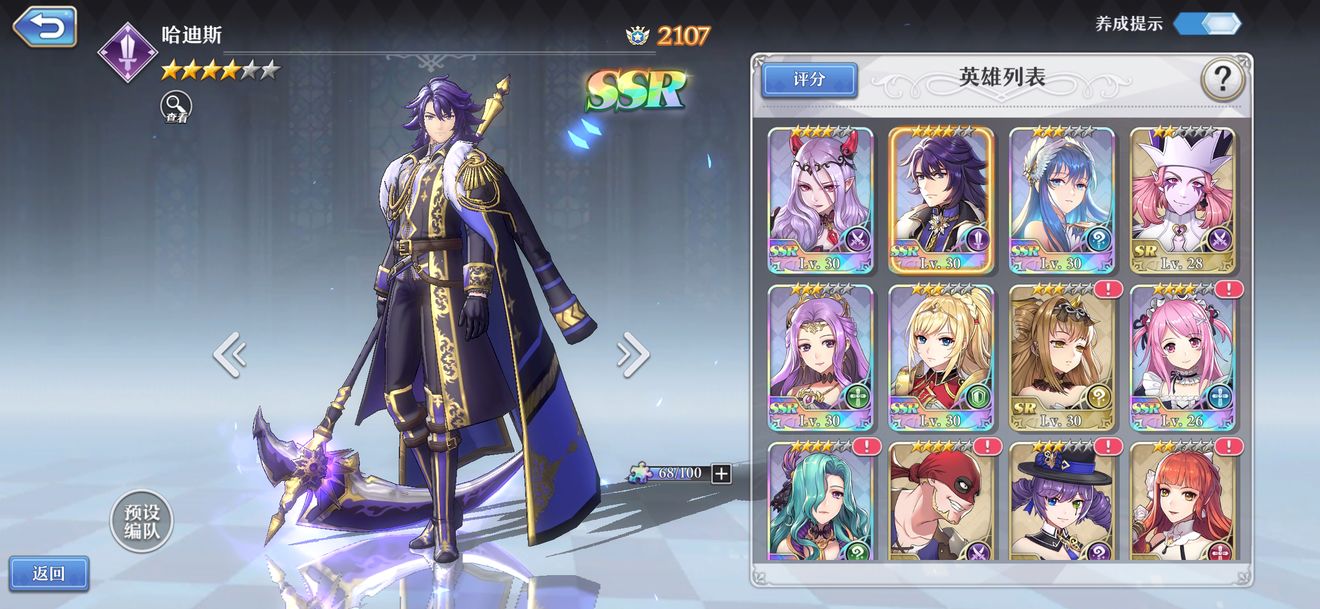Image resolution: width=1320 pixels, height=609 pixels.
Task: Tap the 返回 return button
Action: pos(49,573)
